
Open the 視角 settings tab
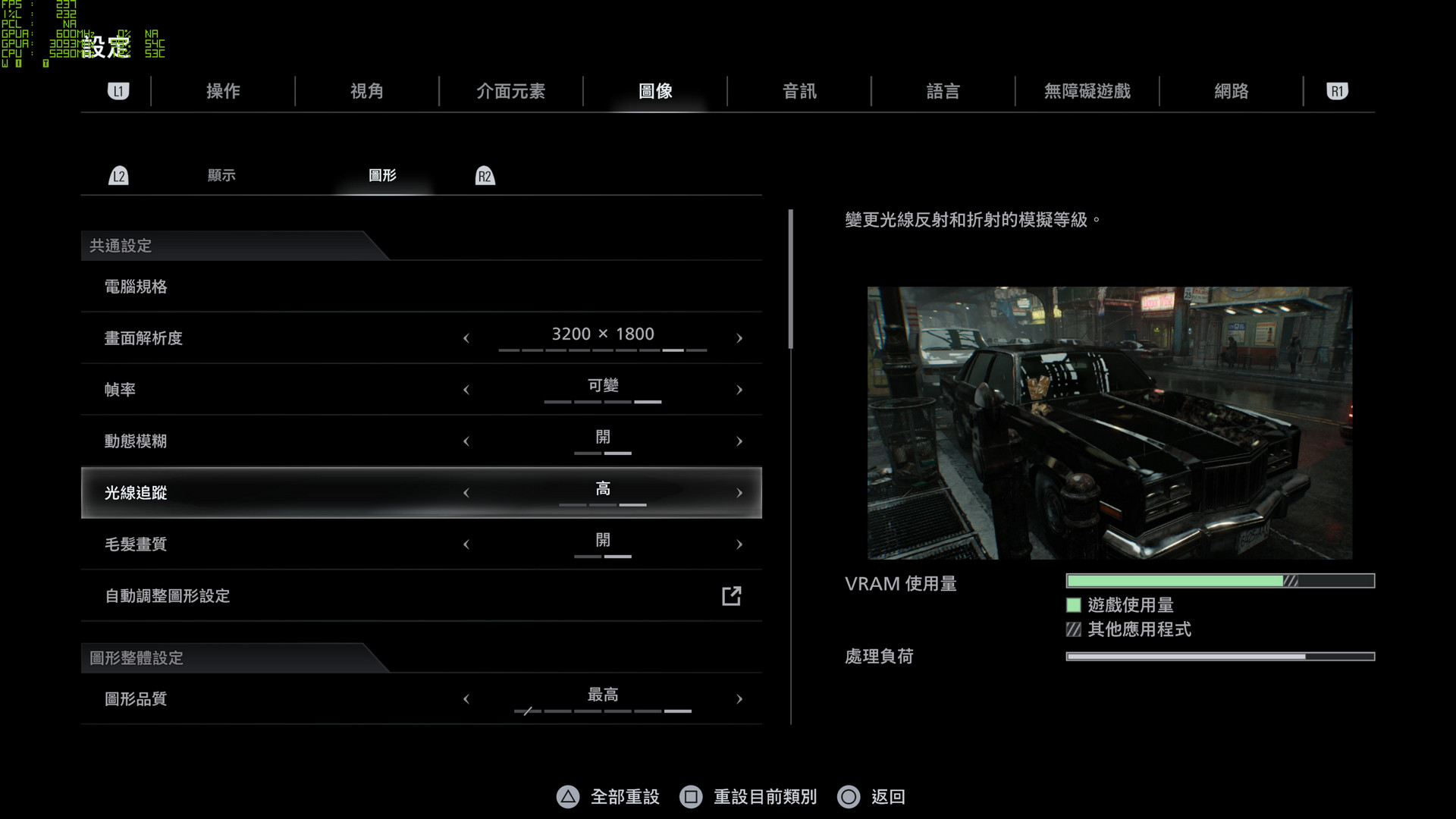pyautogui.click(x=367, y=92)
